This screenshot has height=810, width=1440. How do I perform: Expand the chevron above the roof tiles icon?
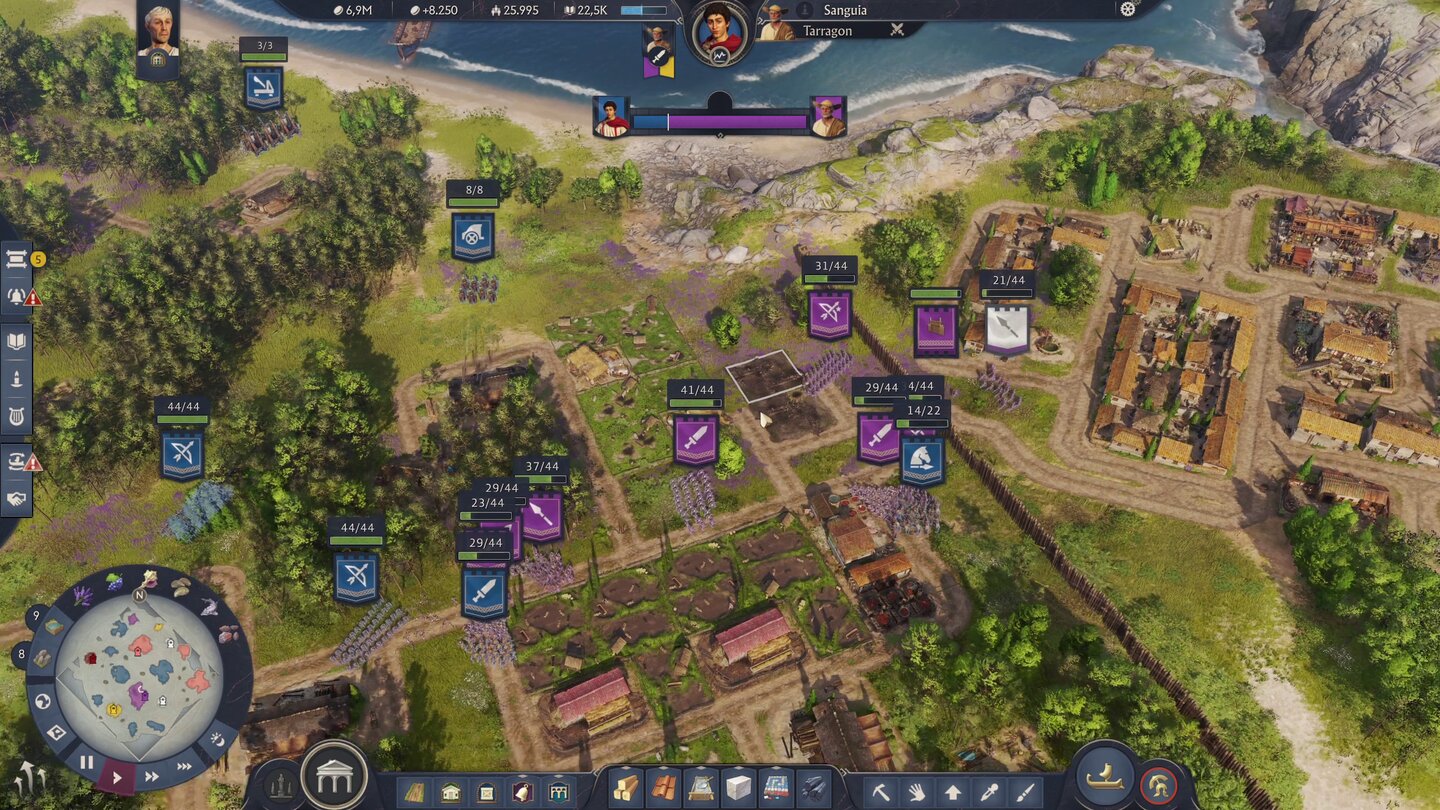(x=662, y=768)
